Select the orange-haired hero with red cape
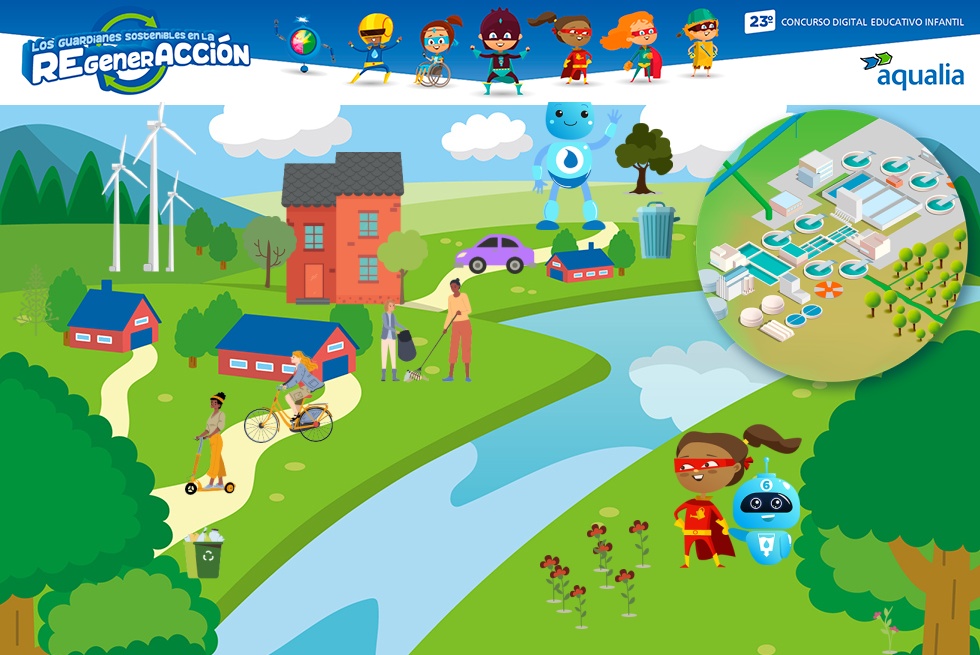The image size is (980, 655). tap(637, 48)
